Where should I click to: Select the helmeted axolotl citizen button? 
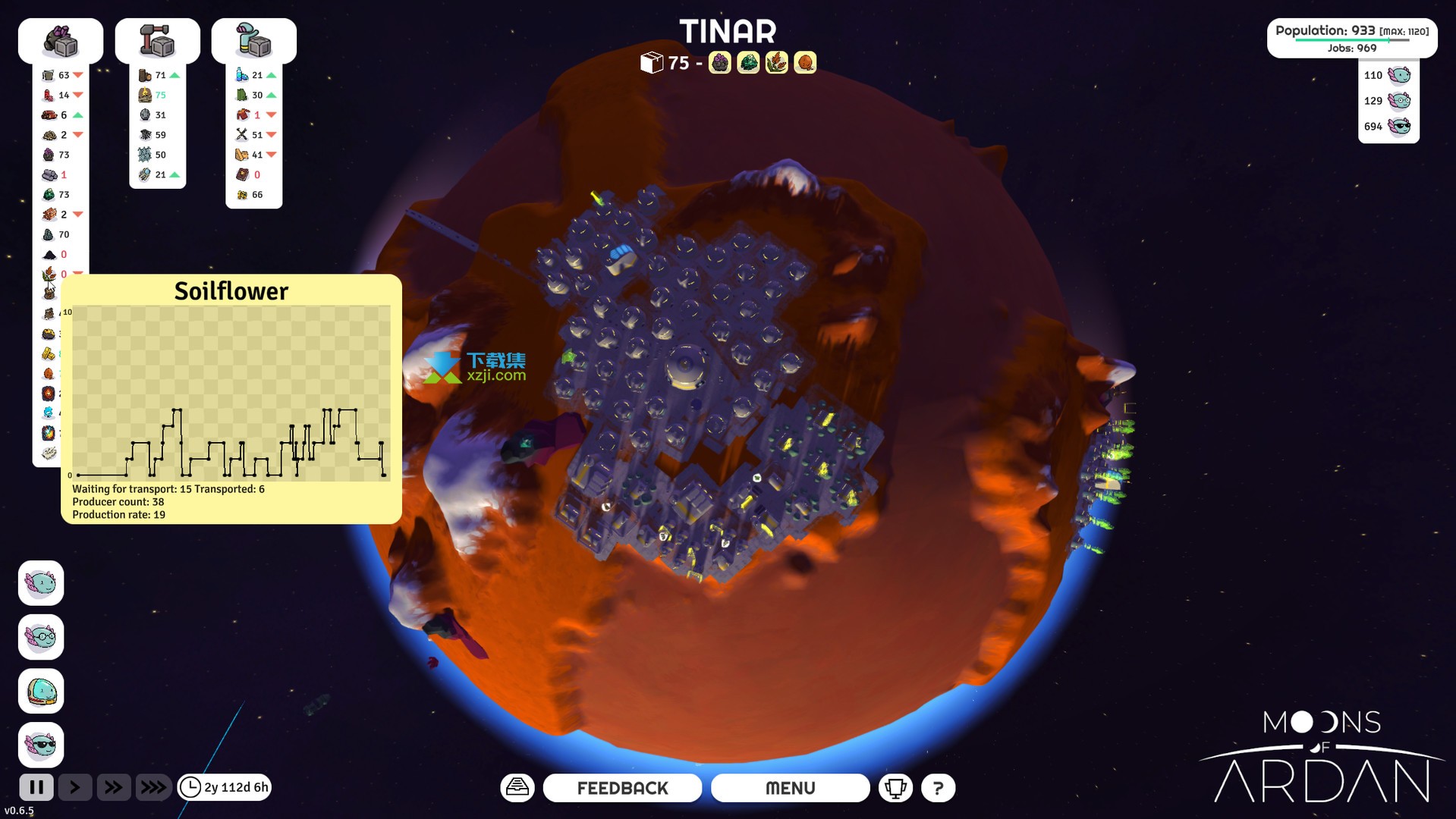(x=41, y=691)
